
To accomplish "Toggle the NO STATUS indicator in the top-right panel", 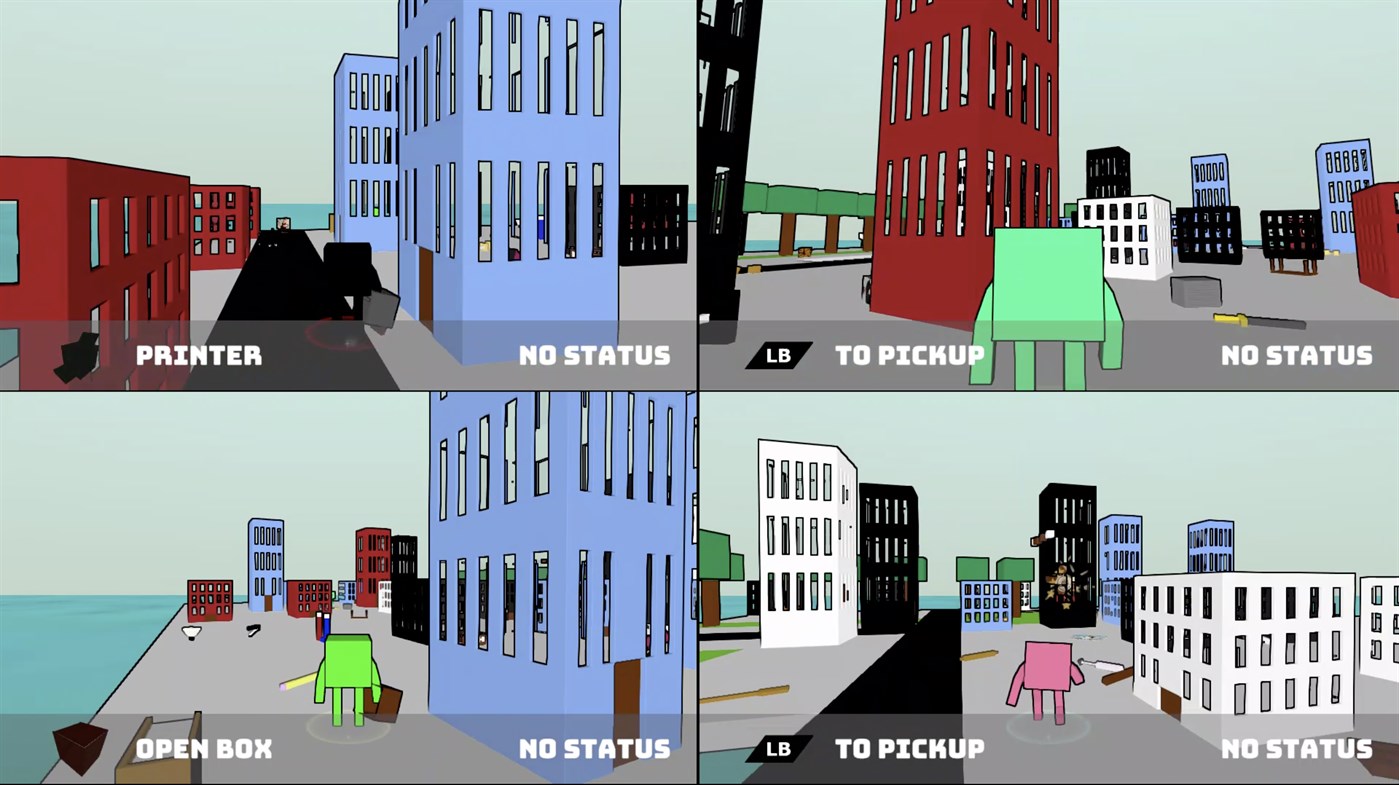I will click(x=1297, y=354).
